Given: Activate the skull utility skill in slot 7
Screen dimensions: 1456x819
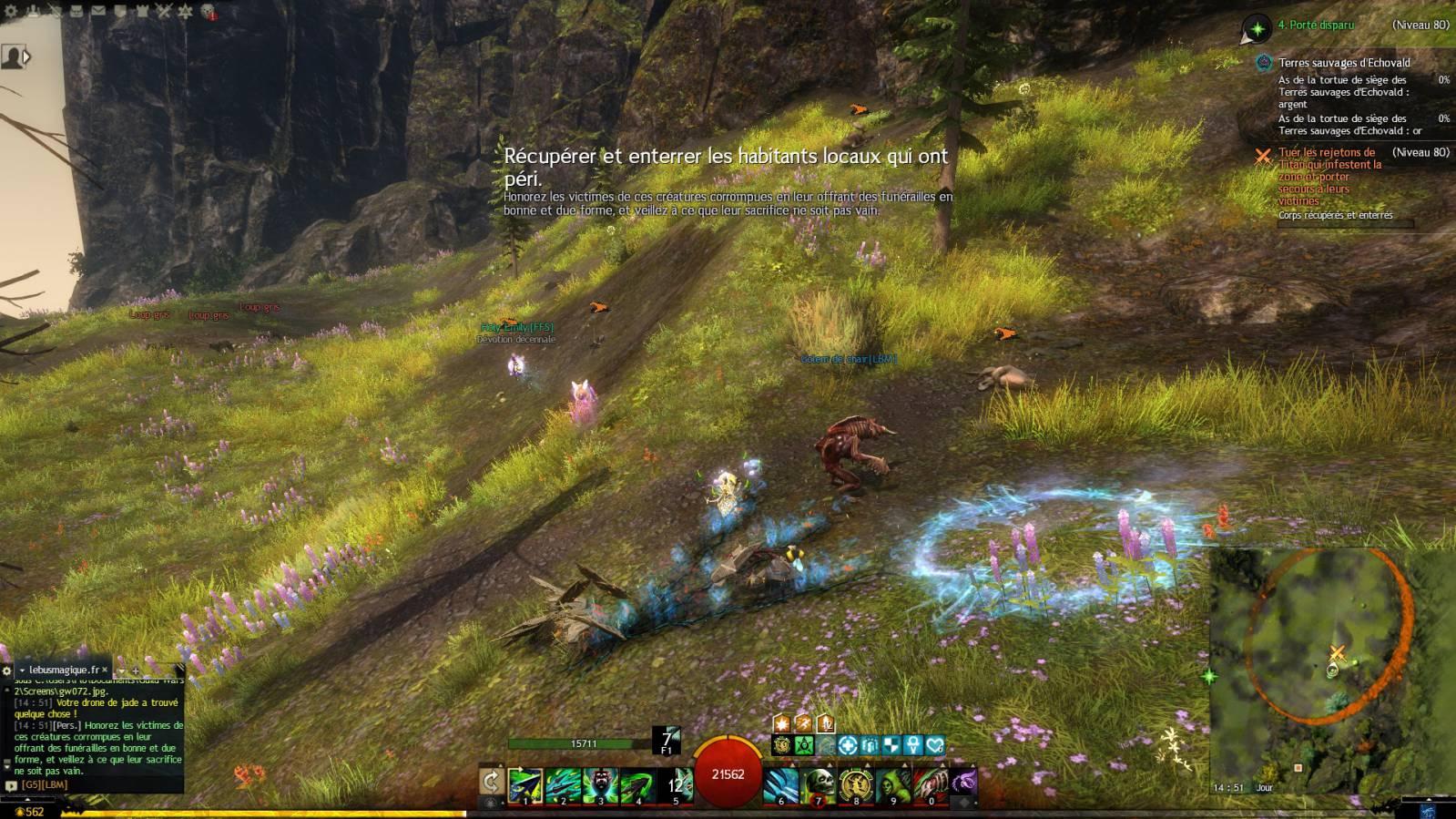Looking at the screenshot, I should pyautogui.click(x=819, y=784).
